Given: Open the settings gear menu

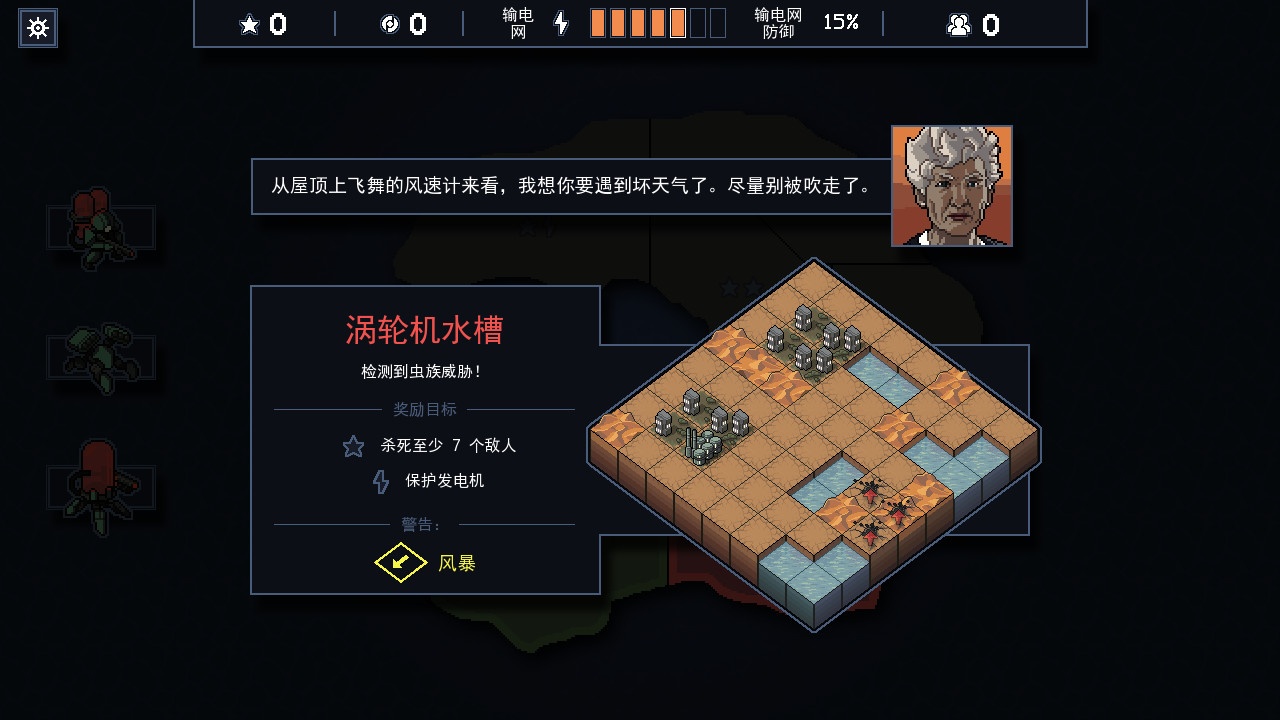Looking at the screenshot, I should coord(37,28).
